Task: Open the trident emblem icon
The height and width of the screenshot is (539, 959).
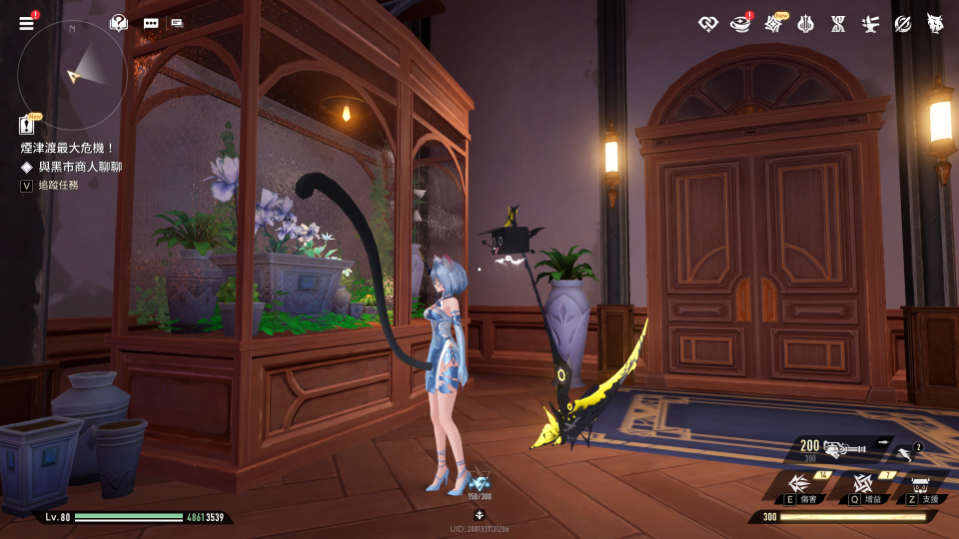Action: 806,23
